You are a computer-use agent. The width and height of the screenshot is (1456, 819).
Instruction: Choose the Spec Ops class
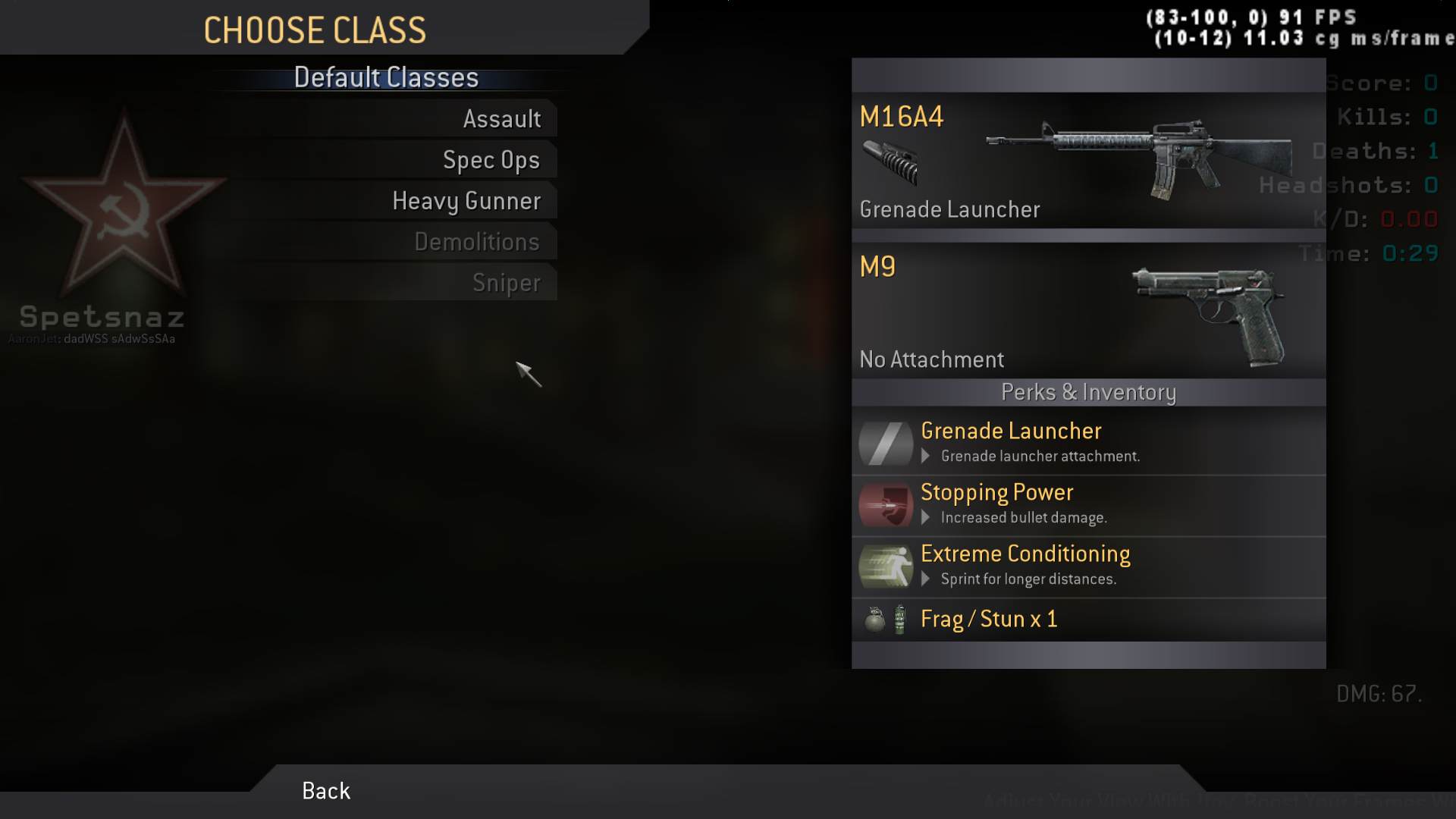click(491, 160)
